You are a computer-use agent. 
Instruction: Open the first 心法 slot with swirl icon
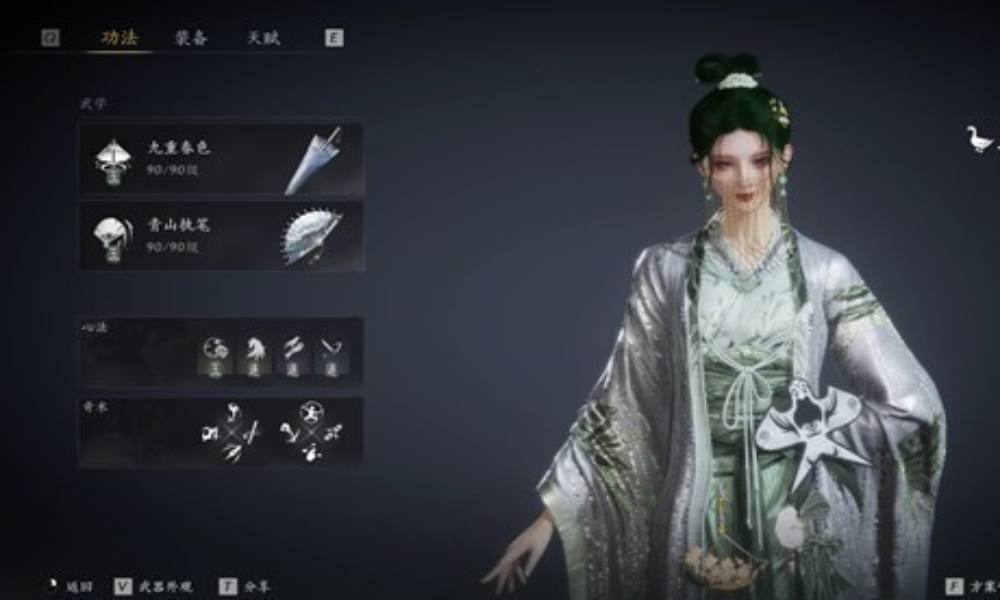point(215,353)
